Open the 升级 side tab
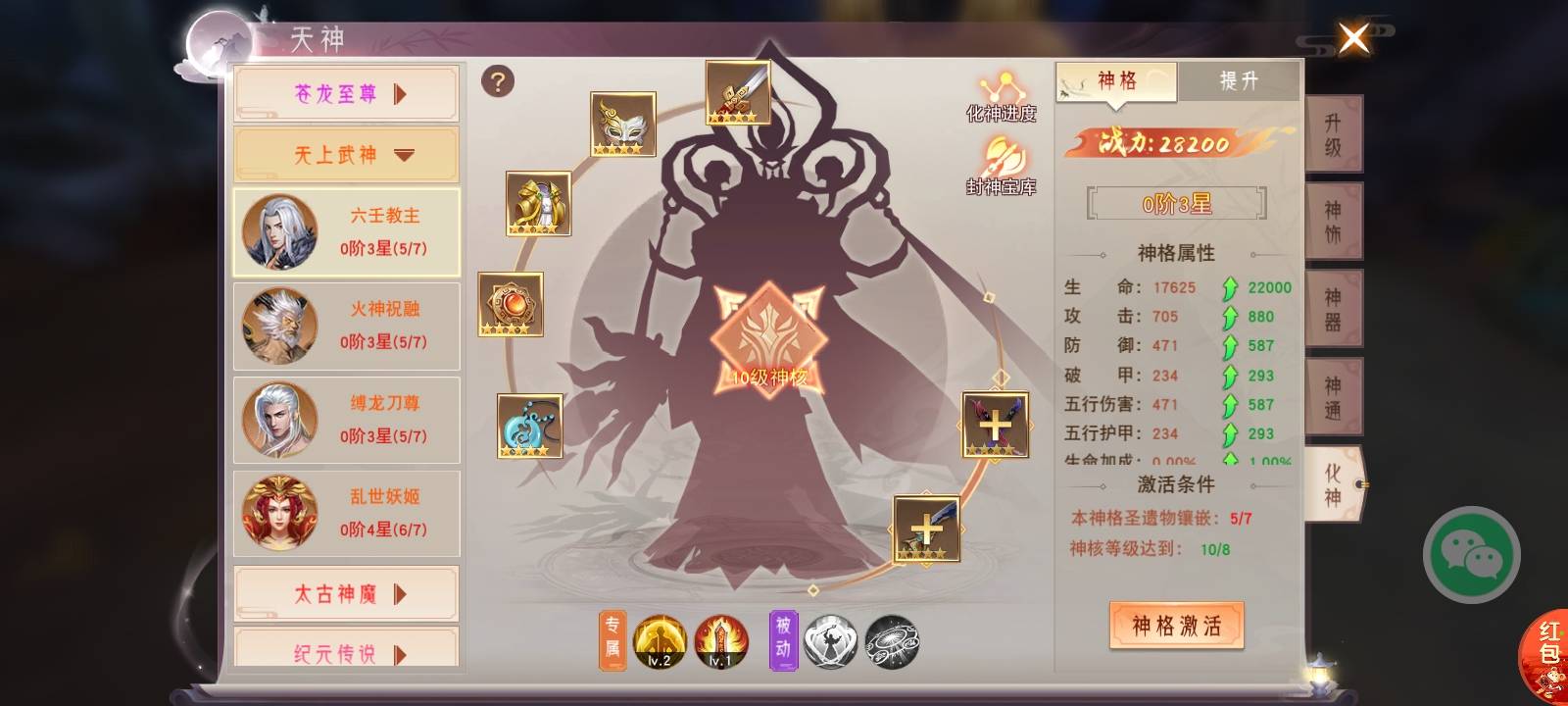 tap(1333, 135)
